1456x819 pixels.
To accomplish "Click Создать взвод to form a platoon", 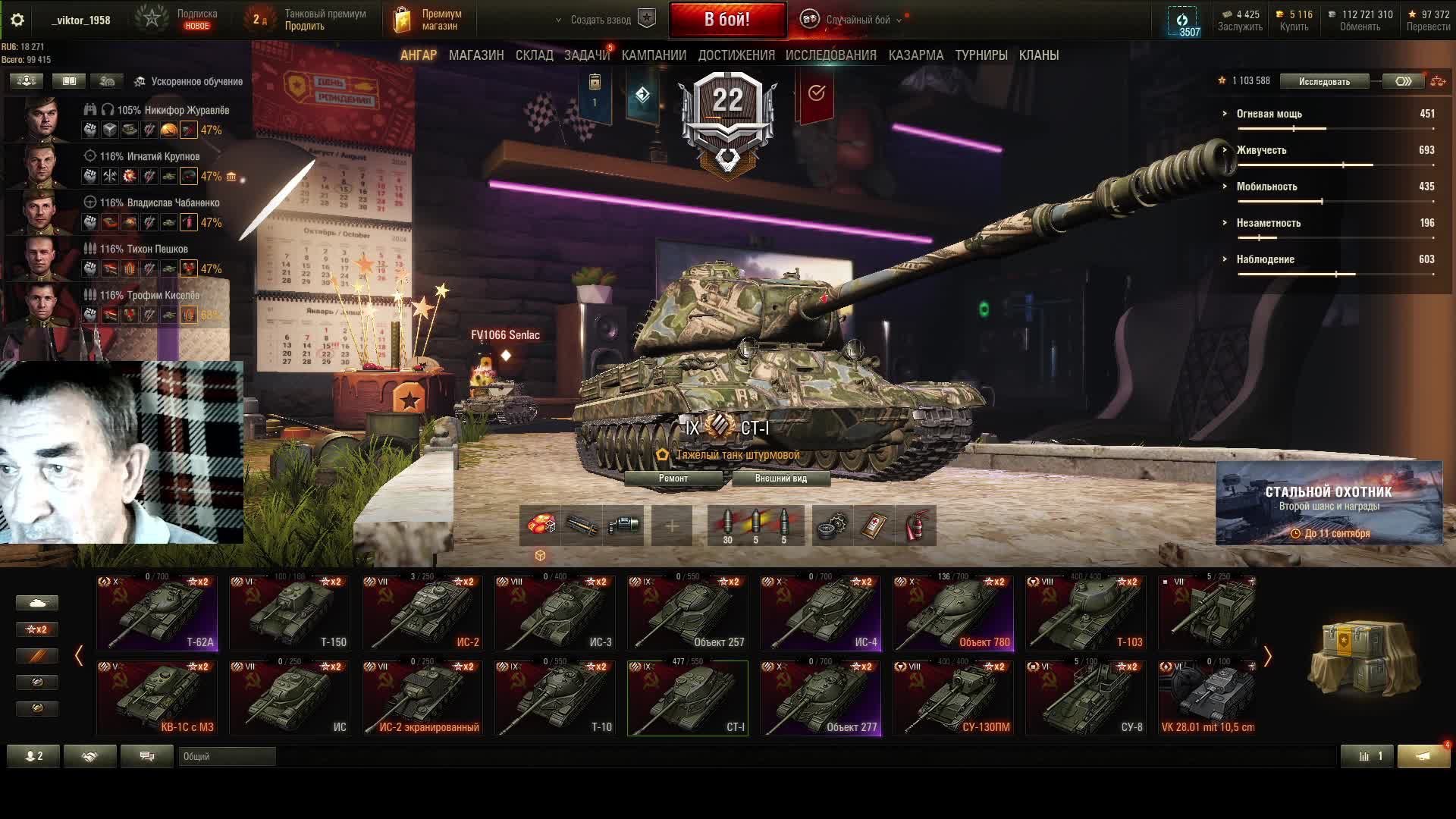I will [x=601, y=20].
